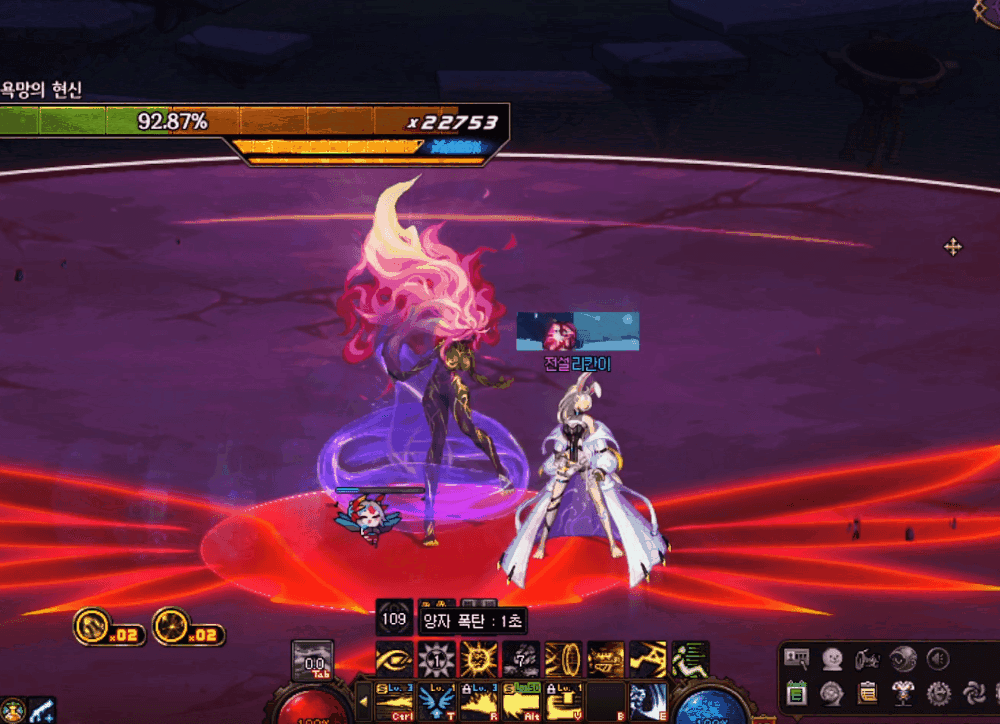Trigger the golden ring skill

[563, 660]
